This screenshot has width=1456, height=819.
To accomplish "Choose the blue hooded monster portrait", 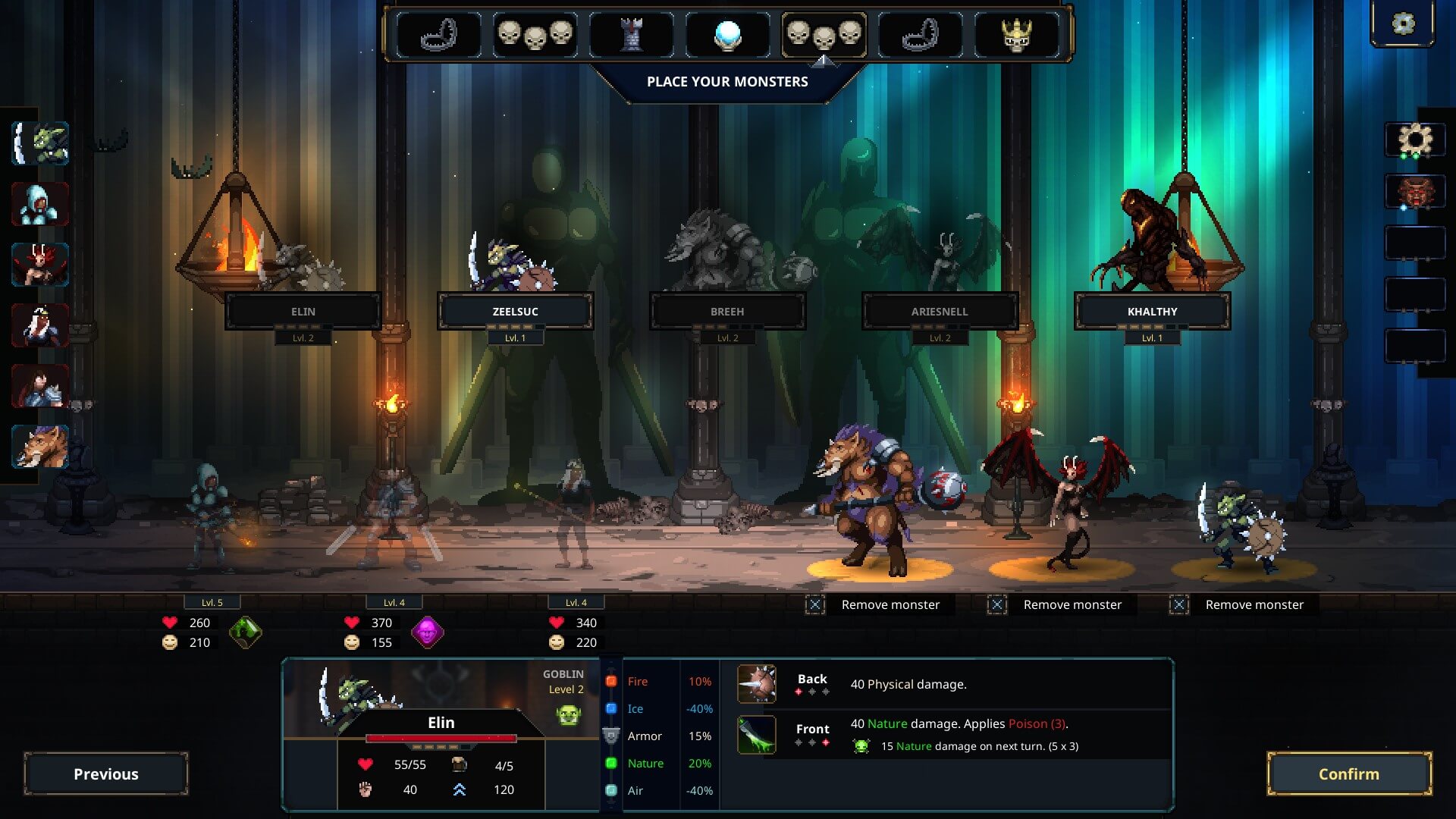I will (x=41, y=204).
